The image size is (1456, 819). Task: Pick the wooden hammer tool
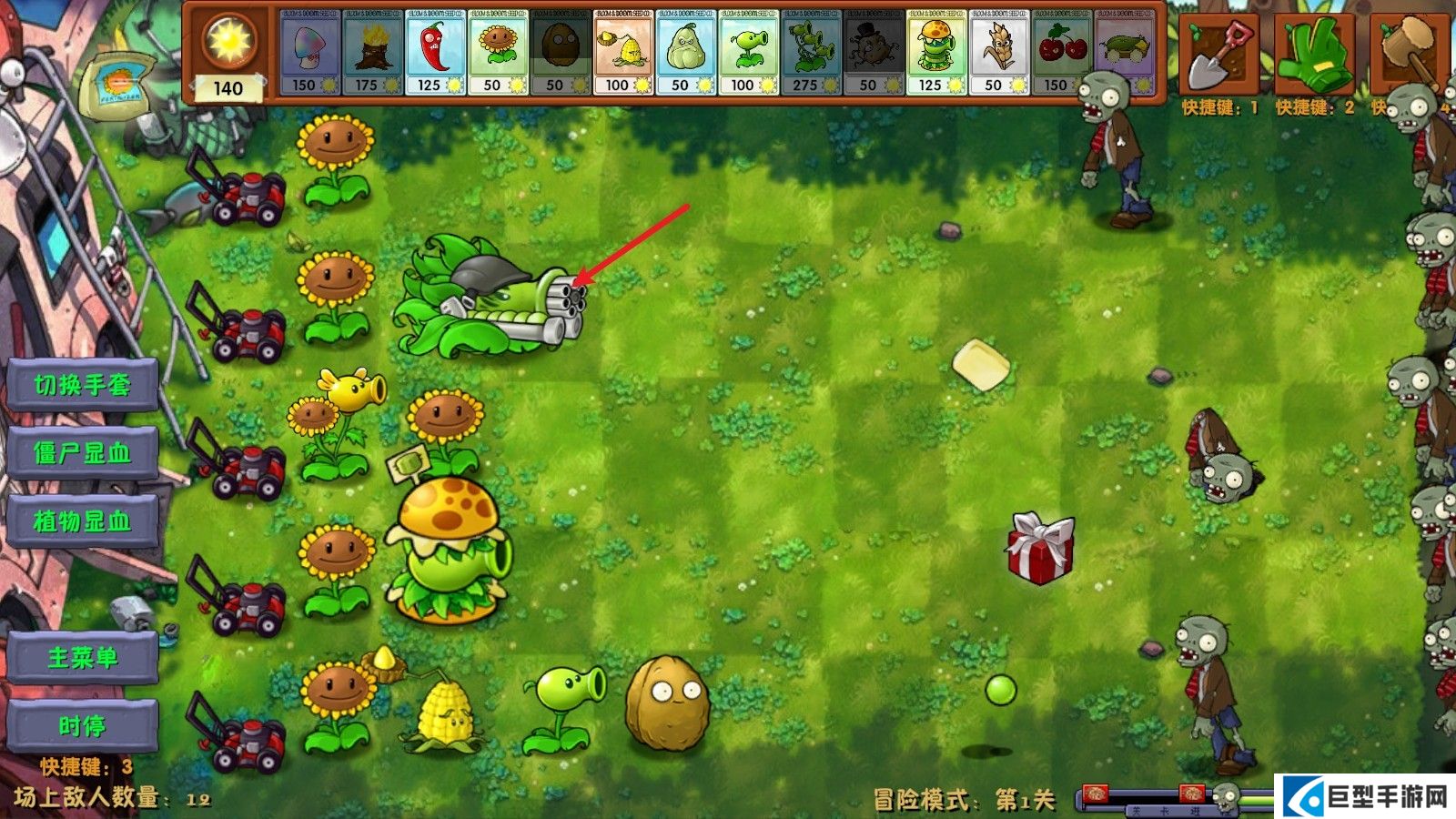pyautogui.click(x=1406, y=55)
